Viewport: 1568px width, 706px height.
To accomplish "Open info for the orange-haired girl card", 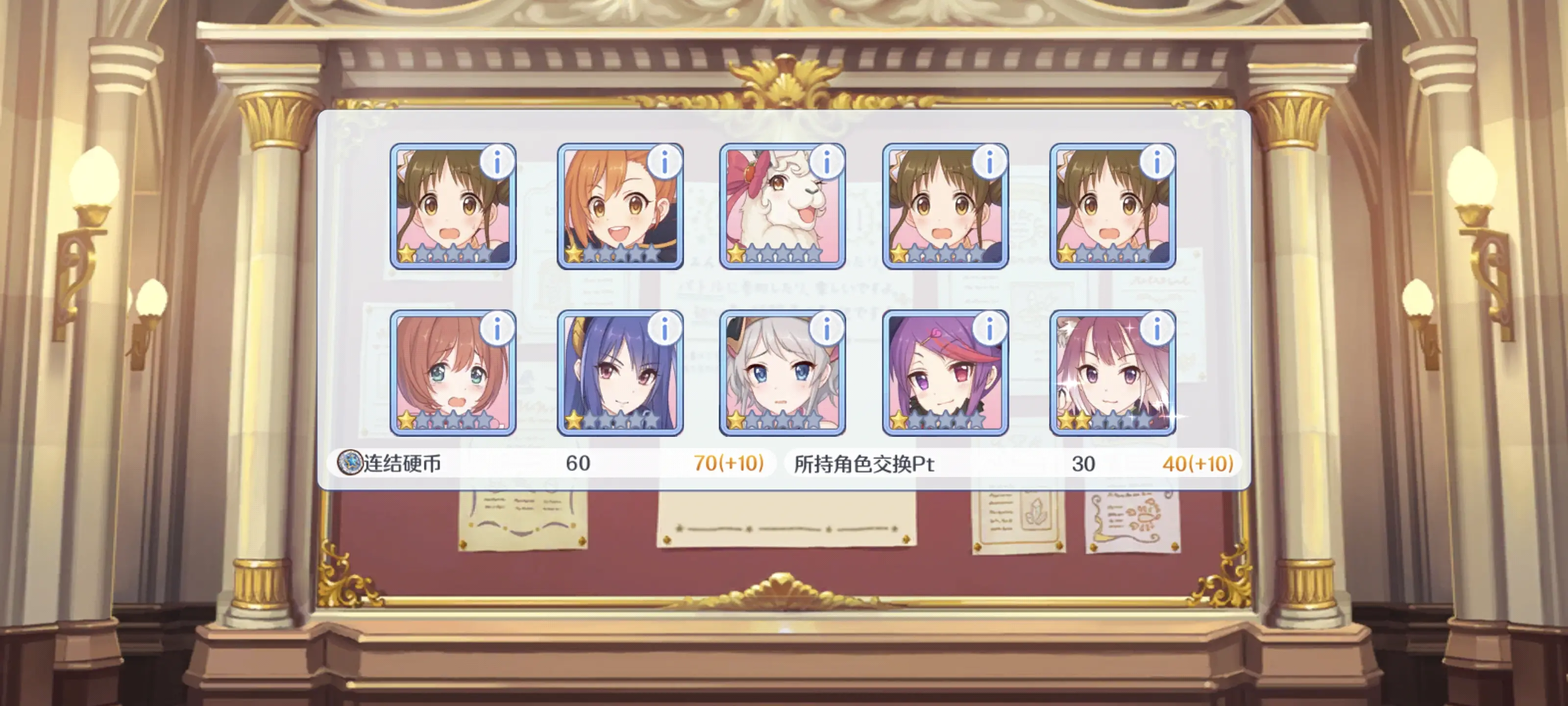I will [x=664, y=162].
